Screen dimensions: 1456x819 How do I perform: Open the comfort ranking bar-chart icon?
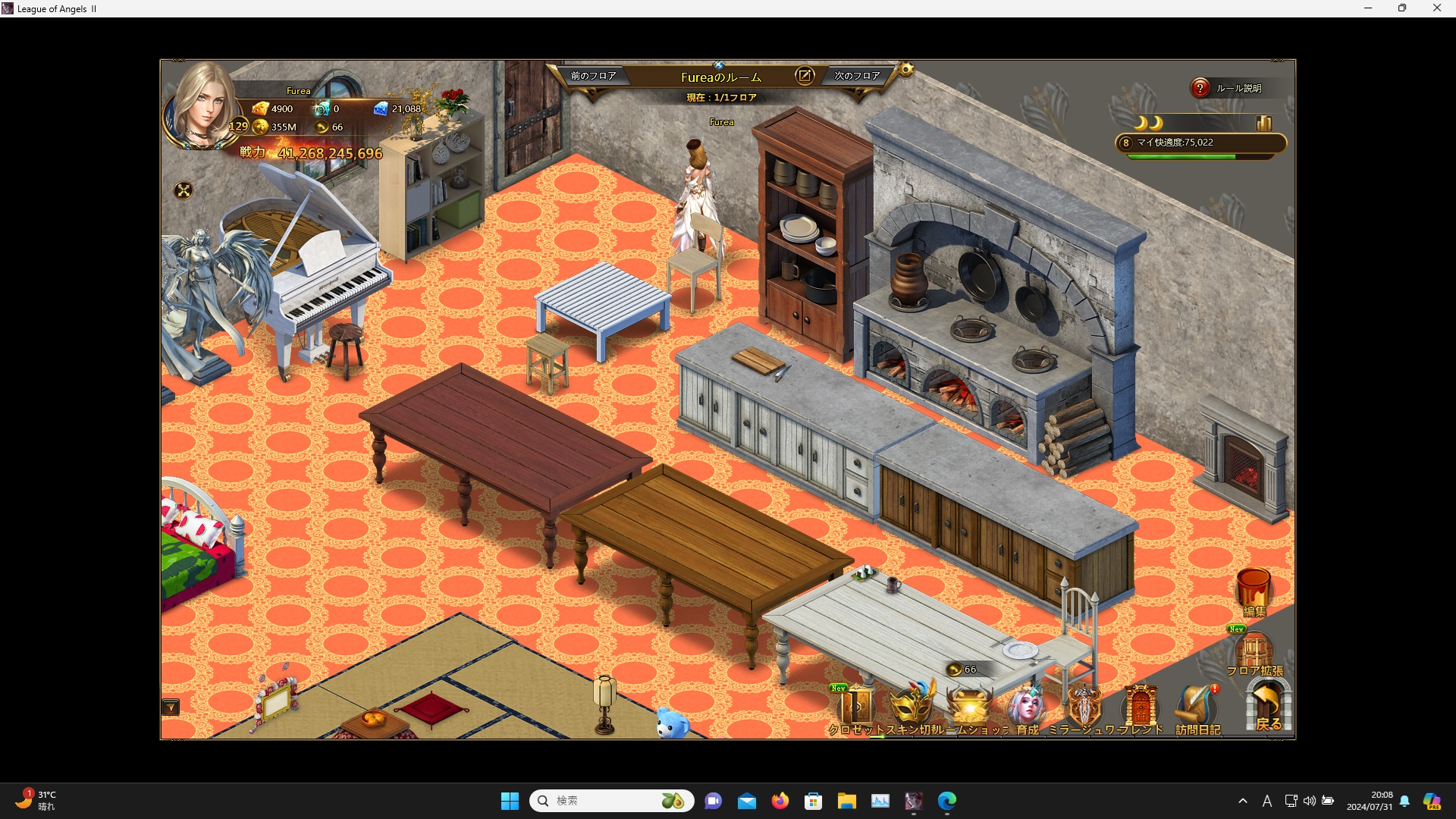(1263, 123)
